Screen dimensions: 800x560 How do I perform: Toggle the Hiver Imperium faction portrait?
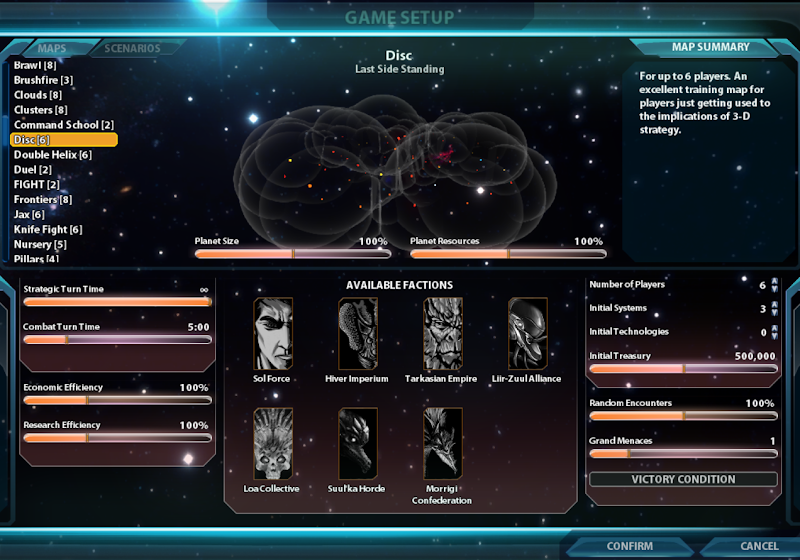click(x=358, y=334)
